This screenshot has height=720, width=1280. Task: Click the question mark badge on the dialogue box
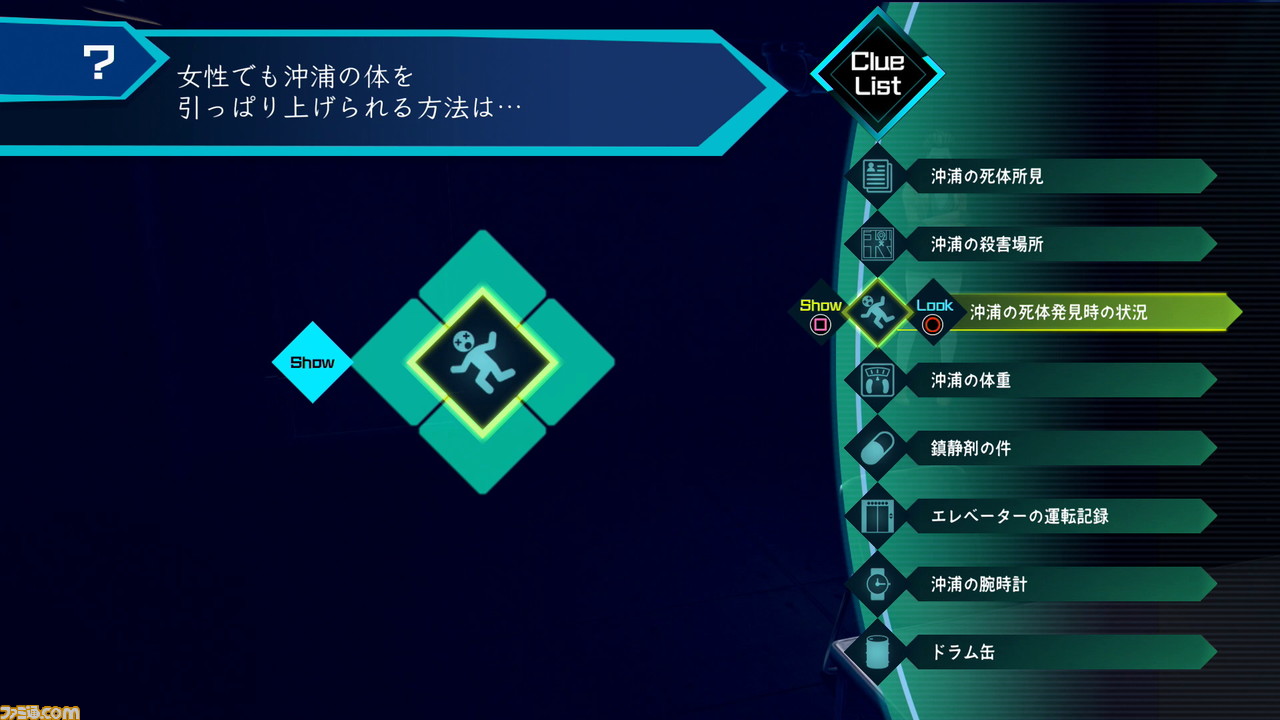click(x=96, y=62)
